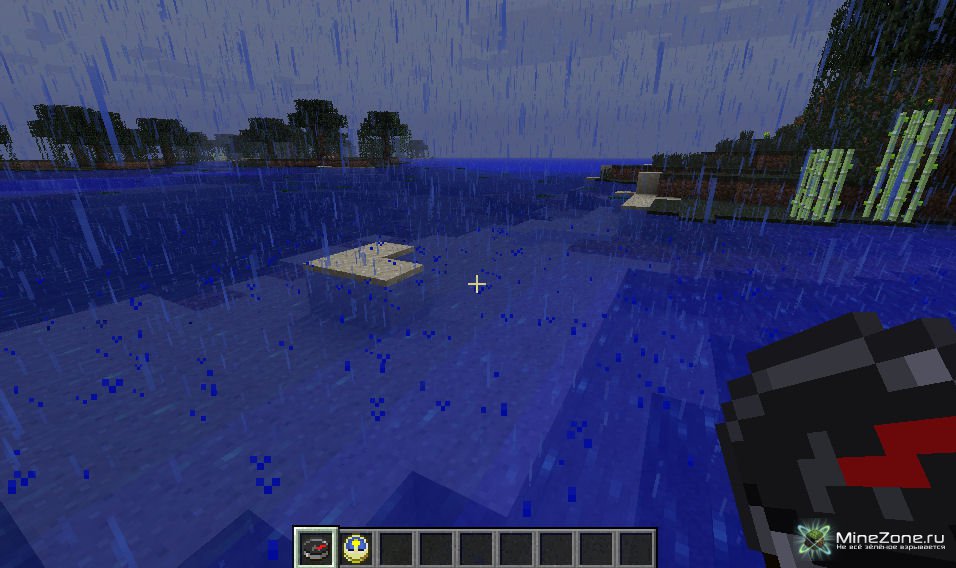The image size is (956, 568).
Task: Select the clock in the hotbar
Action: point(355,547)
